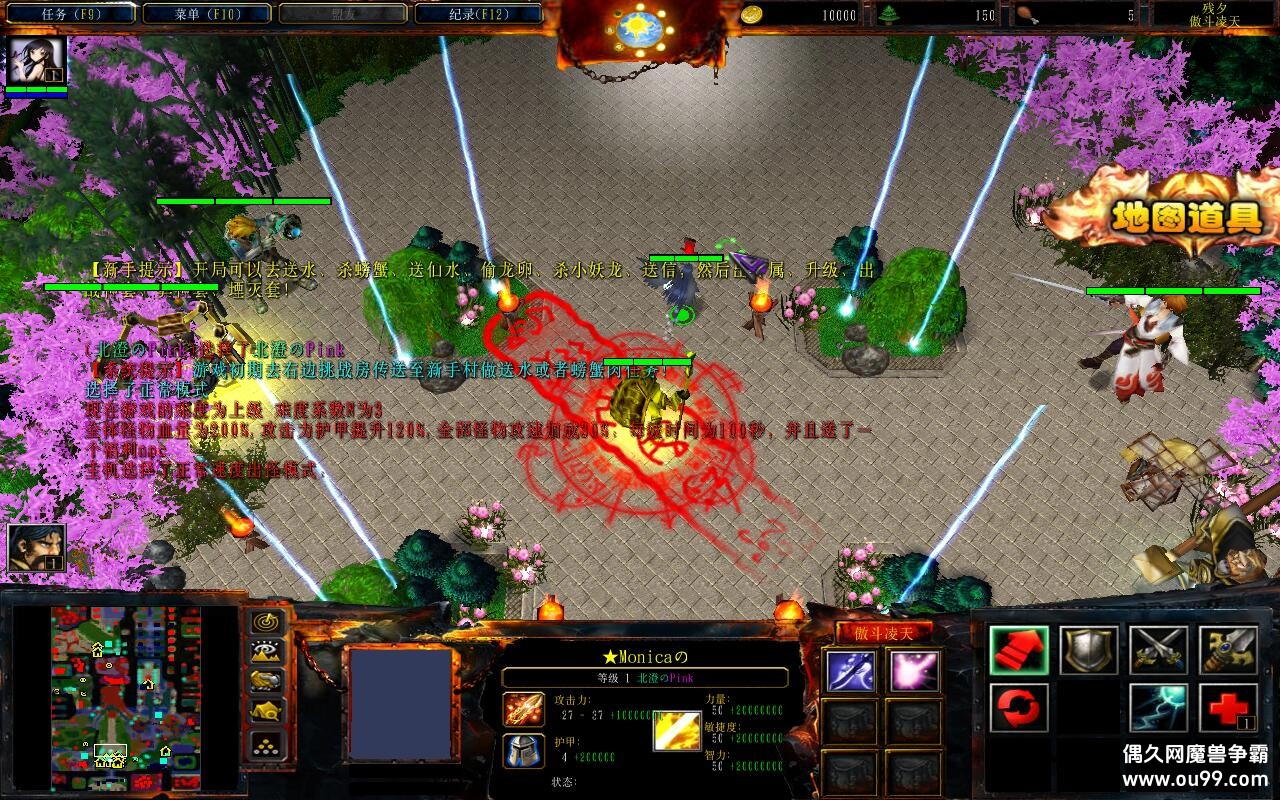Use the pink glowing inventory item

[x=914, y=671]
